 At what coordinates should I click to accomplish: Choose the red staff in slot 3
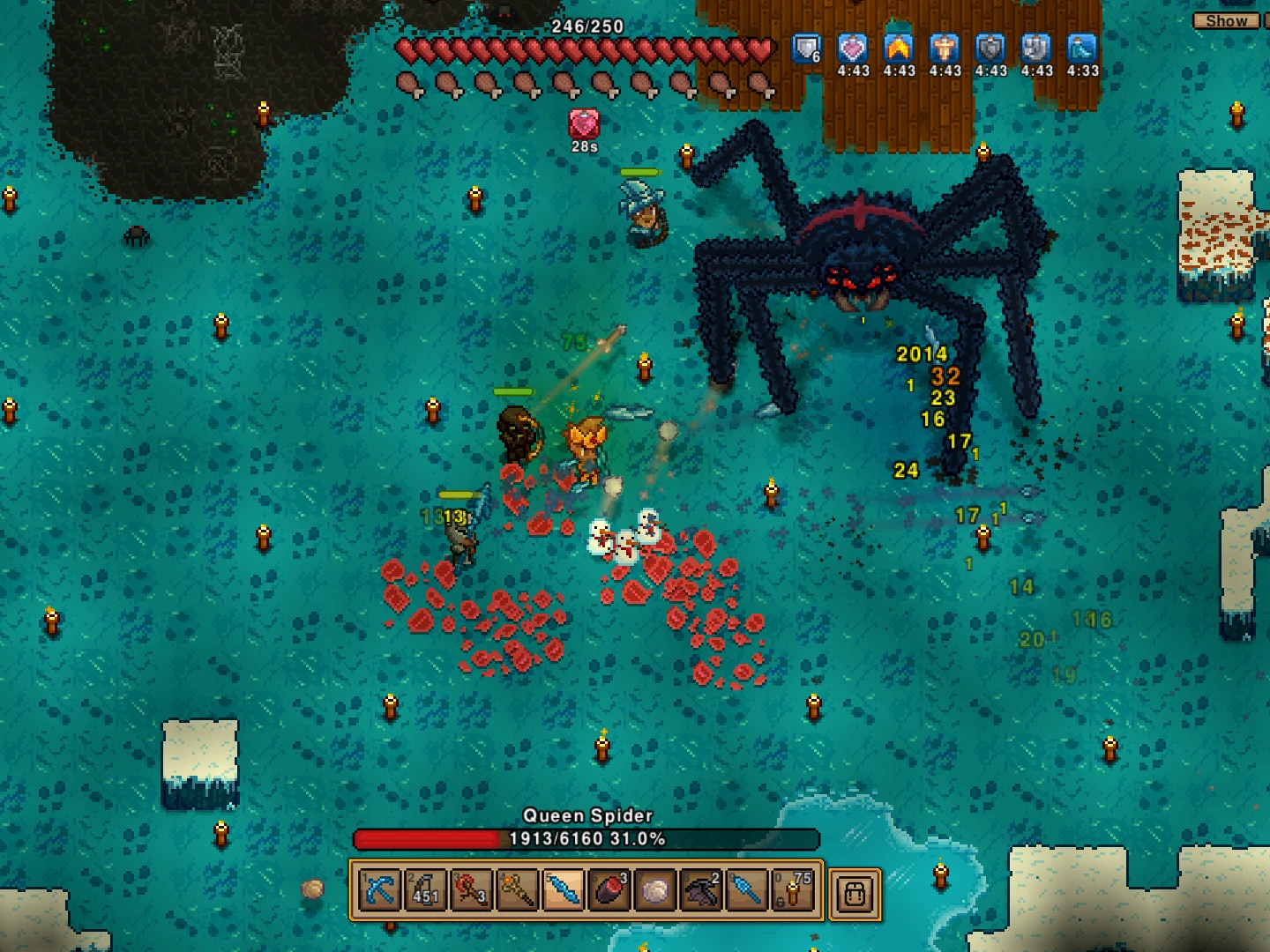coord(472,890)
